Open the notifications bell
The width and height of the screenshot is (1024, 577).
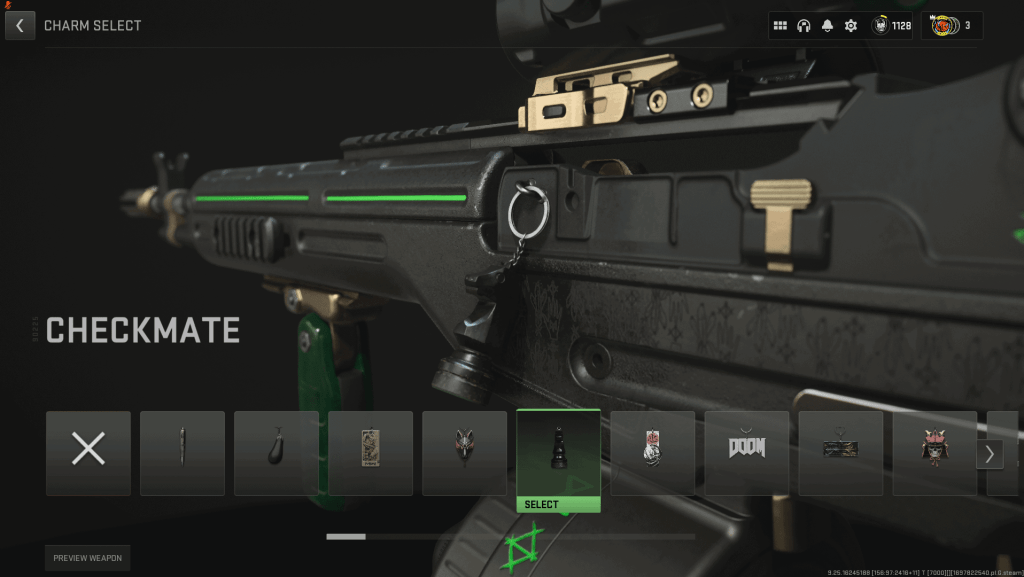[828, 26]
